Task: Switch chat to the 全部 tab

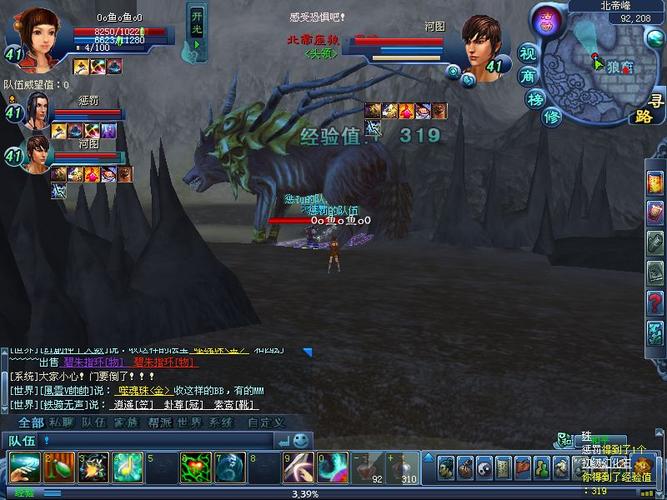Action: pyautogui.click(x=30, y=422)
